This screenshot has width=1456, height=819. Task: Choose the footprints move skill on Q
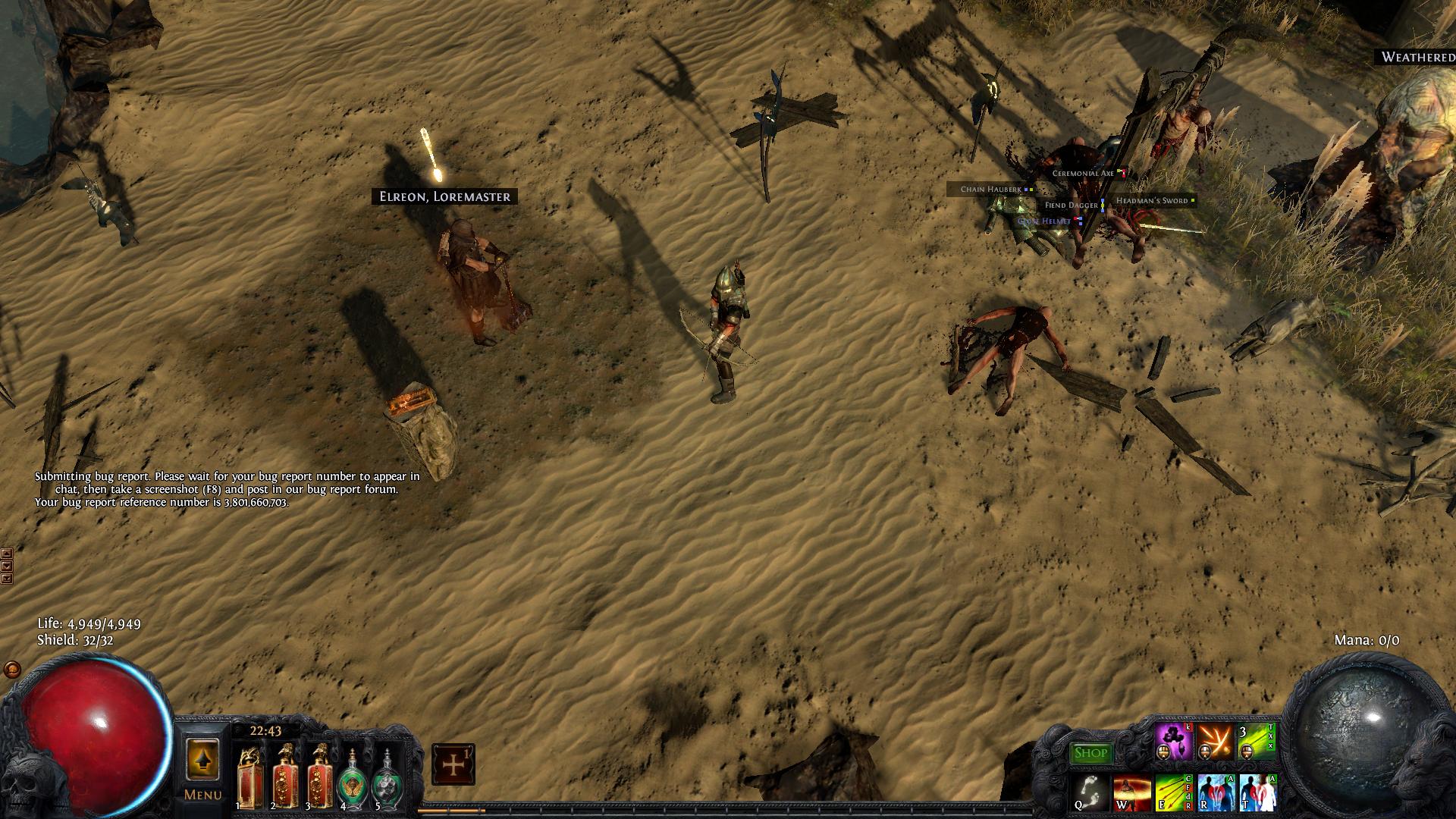point(1090,792)
